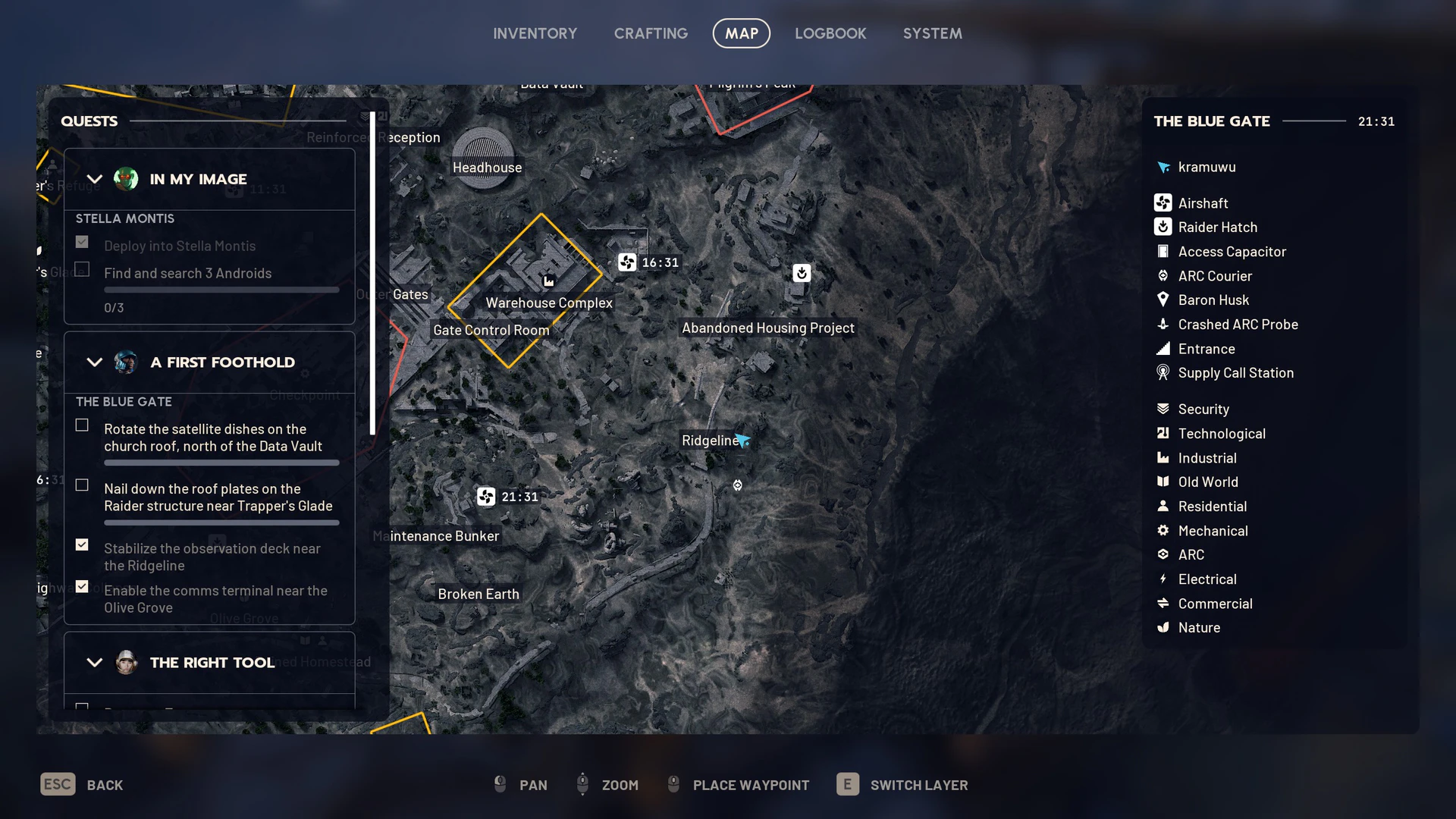1456x819 pixels.
Task: Open the System tab
Action: click(932, 33)
